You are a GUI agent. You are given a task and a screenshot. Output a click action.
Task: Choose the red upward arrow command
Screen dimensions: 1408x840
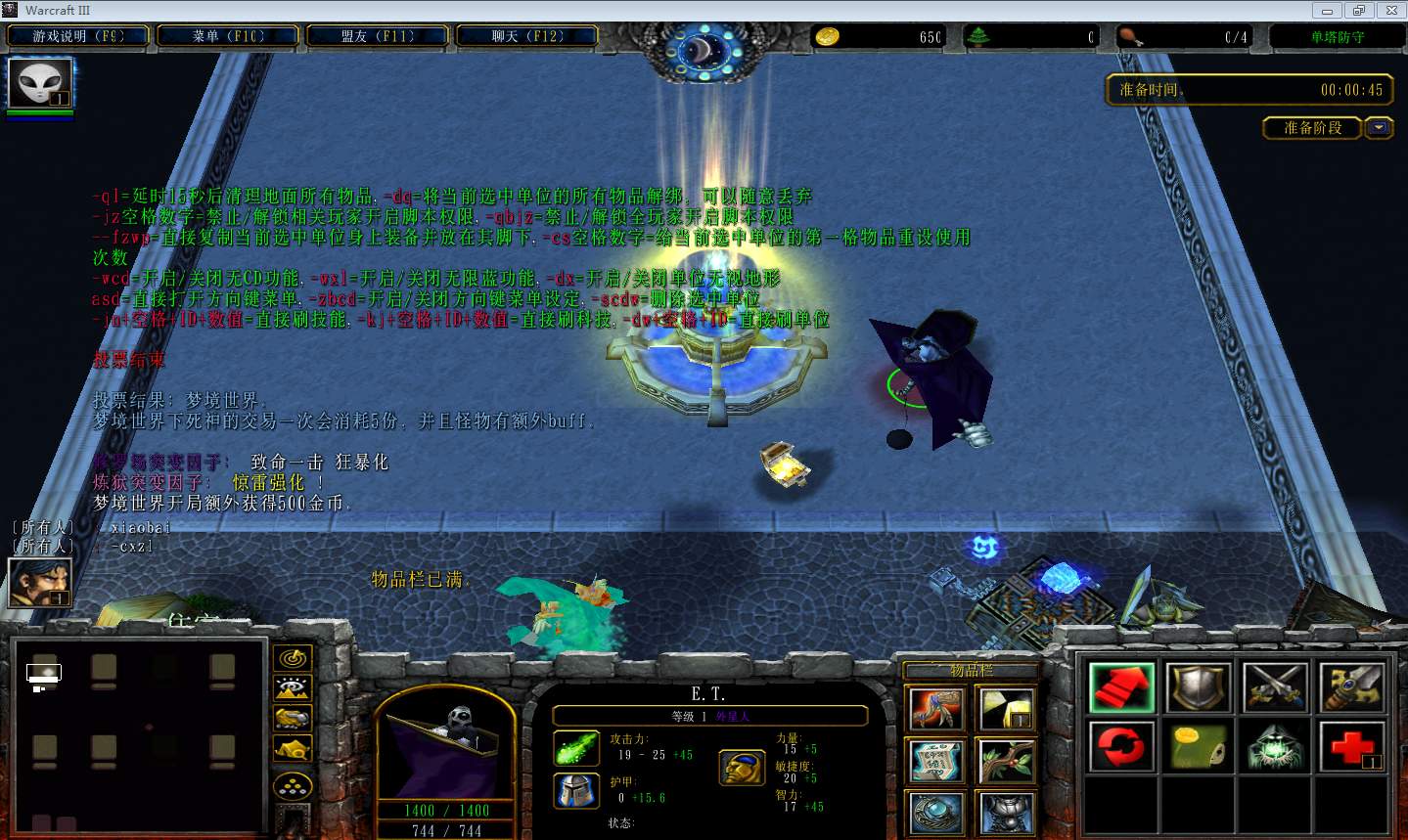(x=1121, y=687)
